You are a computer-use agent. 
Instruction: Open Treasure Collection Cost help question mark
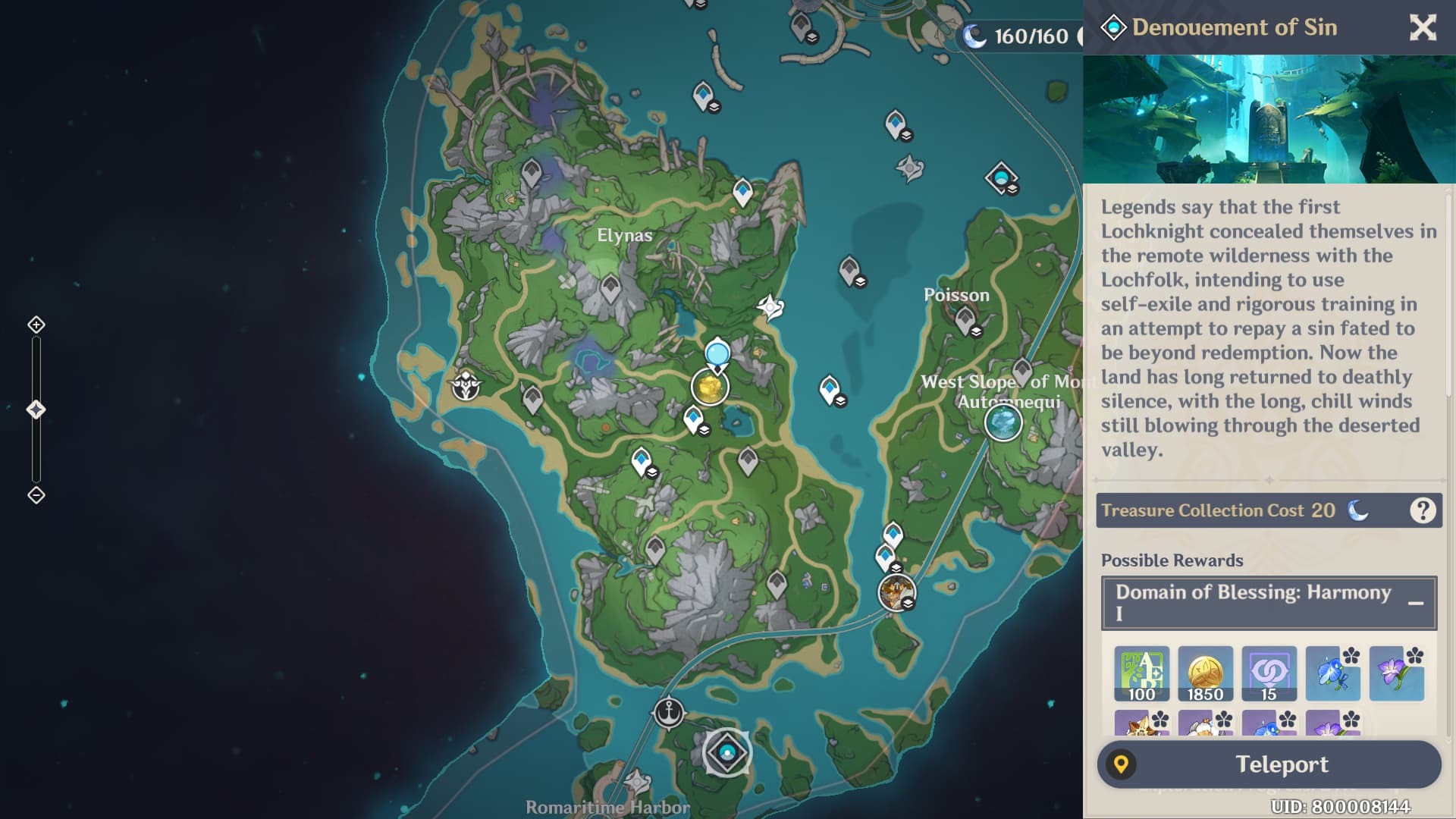pos(1423,510)
